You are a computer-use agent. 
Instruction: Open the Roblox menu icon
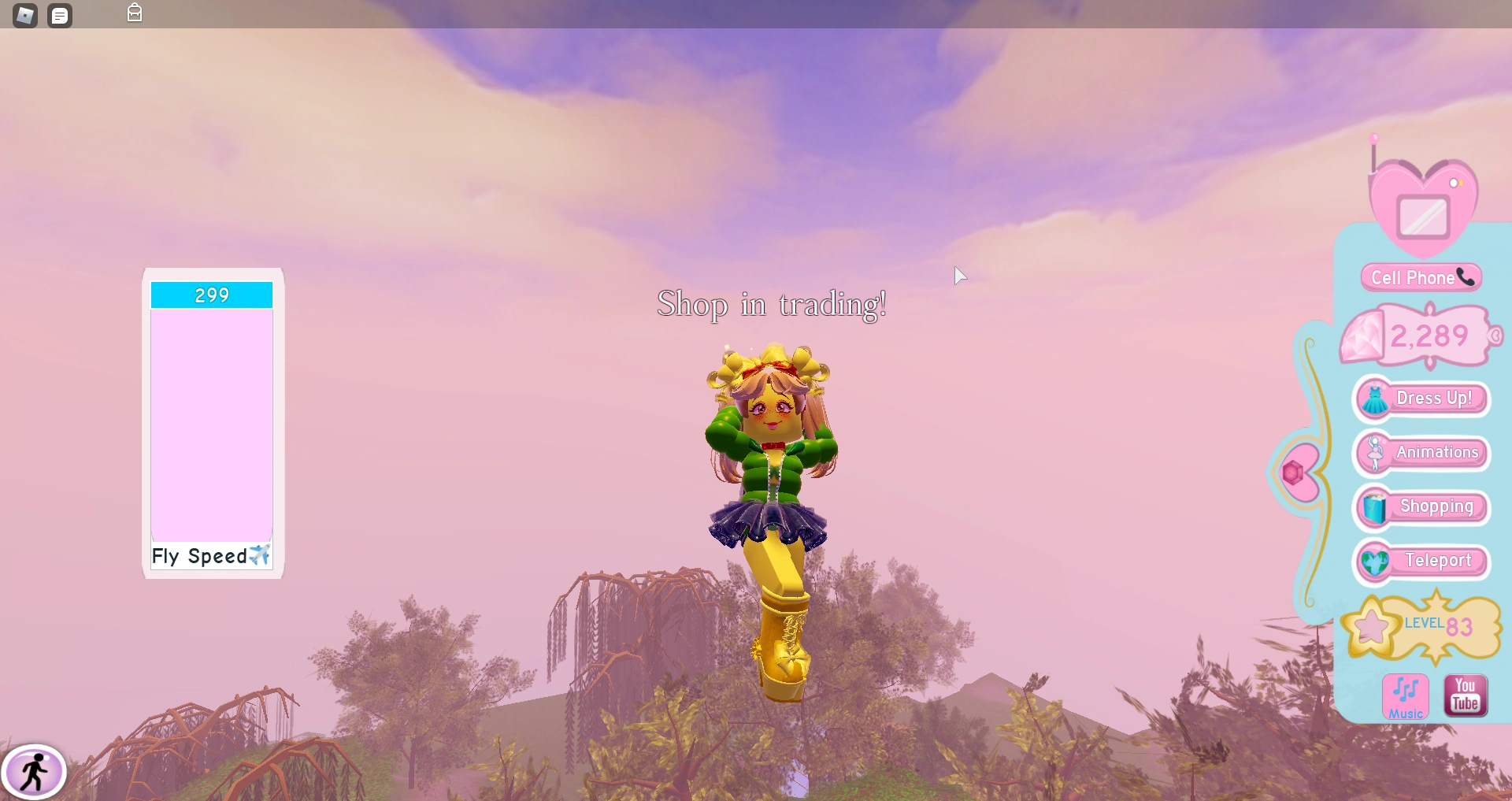coord(24,15)
